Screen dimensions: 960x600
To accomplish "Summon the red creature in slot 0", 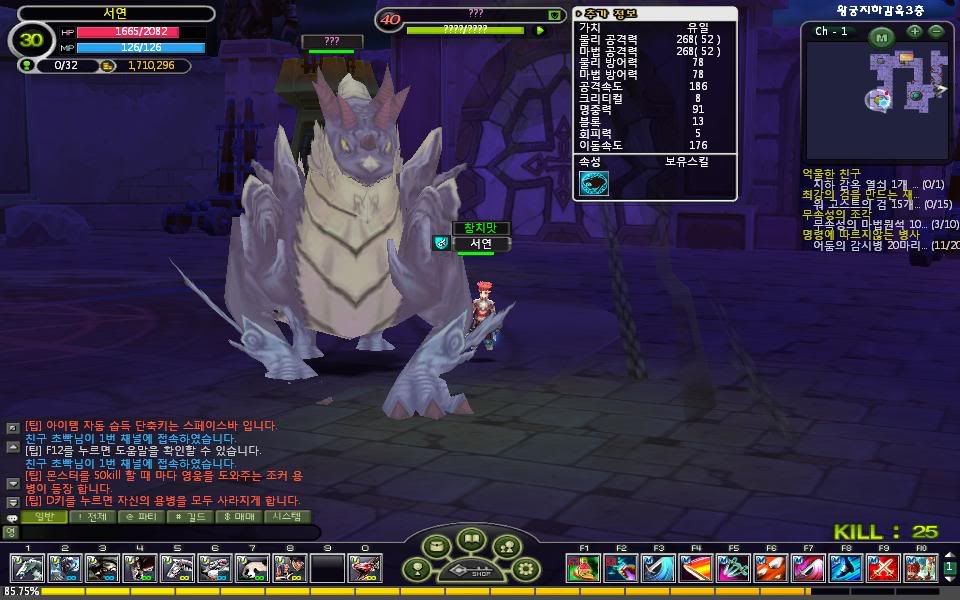I will (363, 568).
